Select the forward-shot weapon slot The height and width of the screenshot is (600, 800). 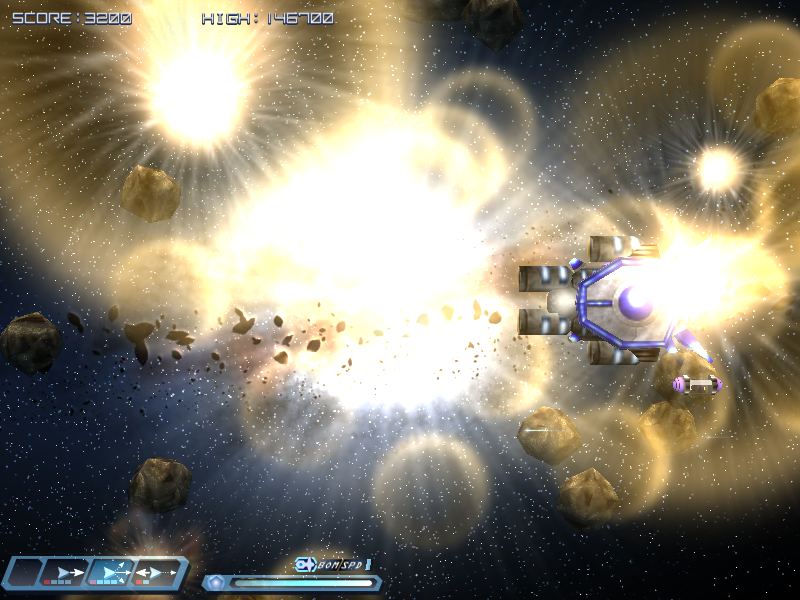tap(68, 572)
